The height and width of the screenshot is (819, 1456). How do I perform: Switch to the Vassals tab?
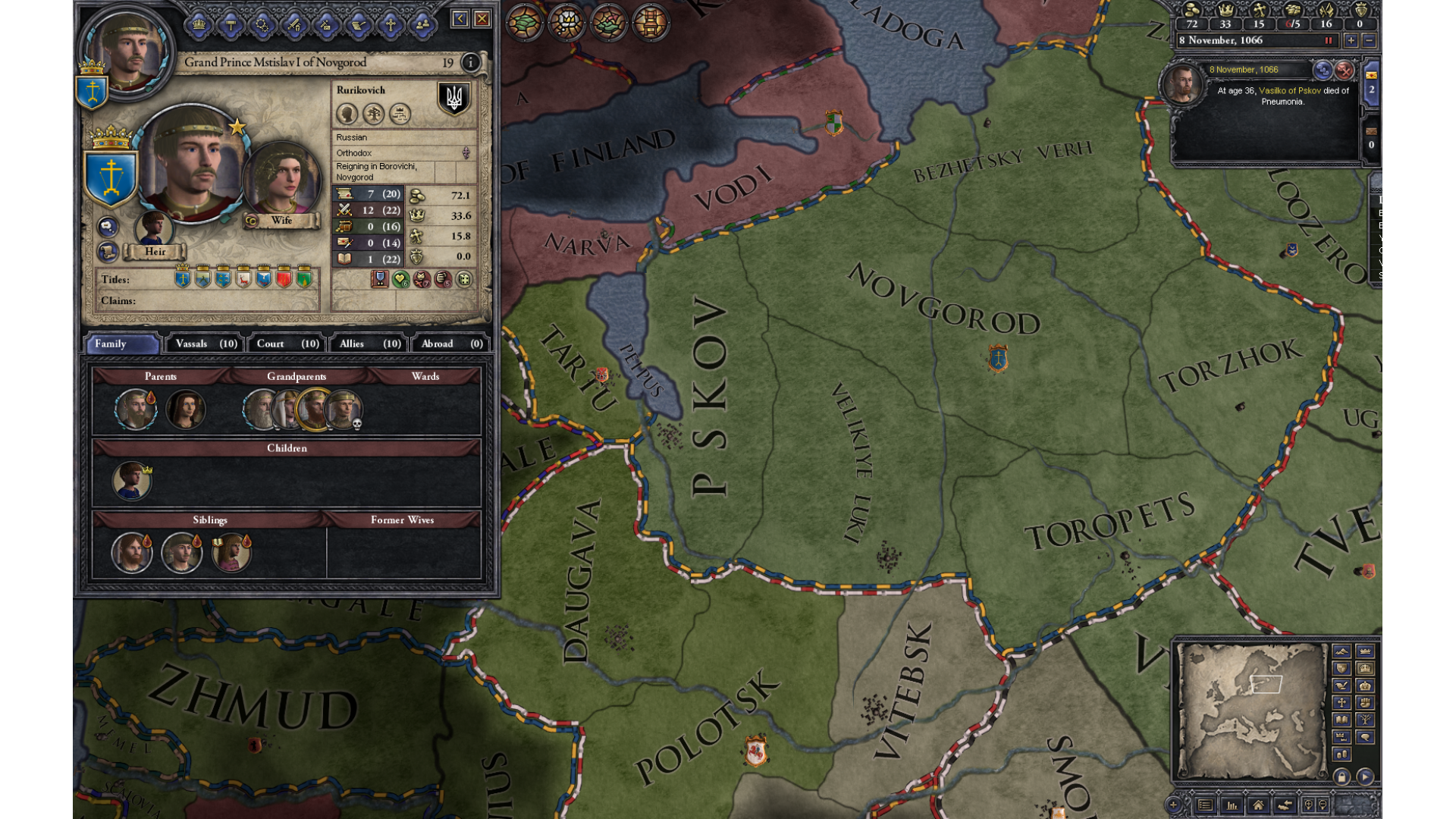(206, 344)
